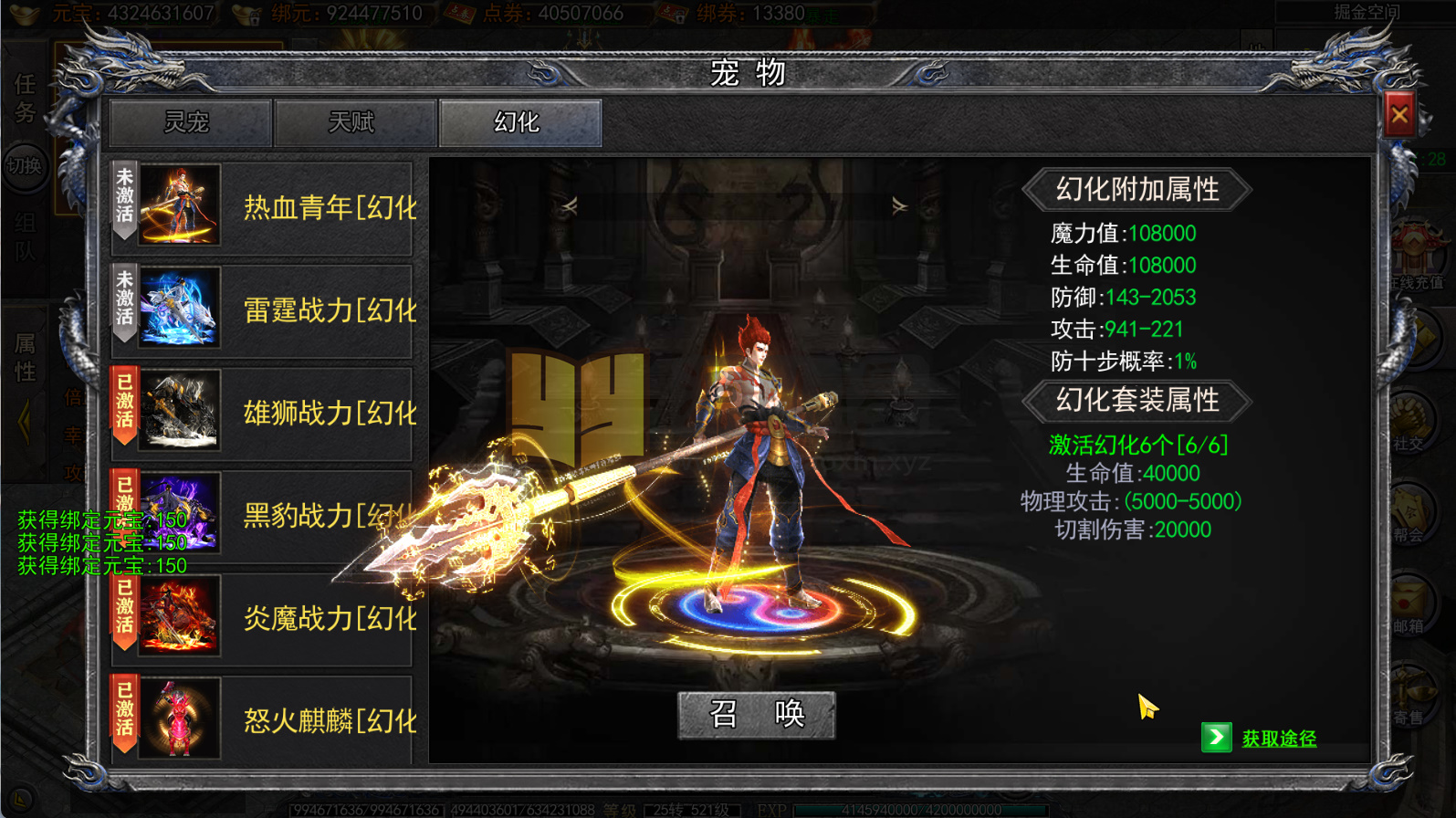
Task: Switch to the 灵宠 tab
Action: coord(189,120)
